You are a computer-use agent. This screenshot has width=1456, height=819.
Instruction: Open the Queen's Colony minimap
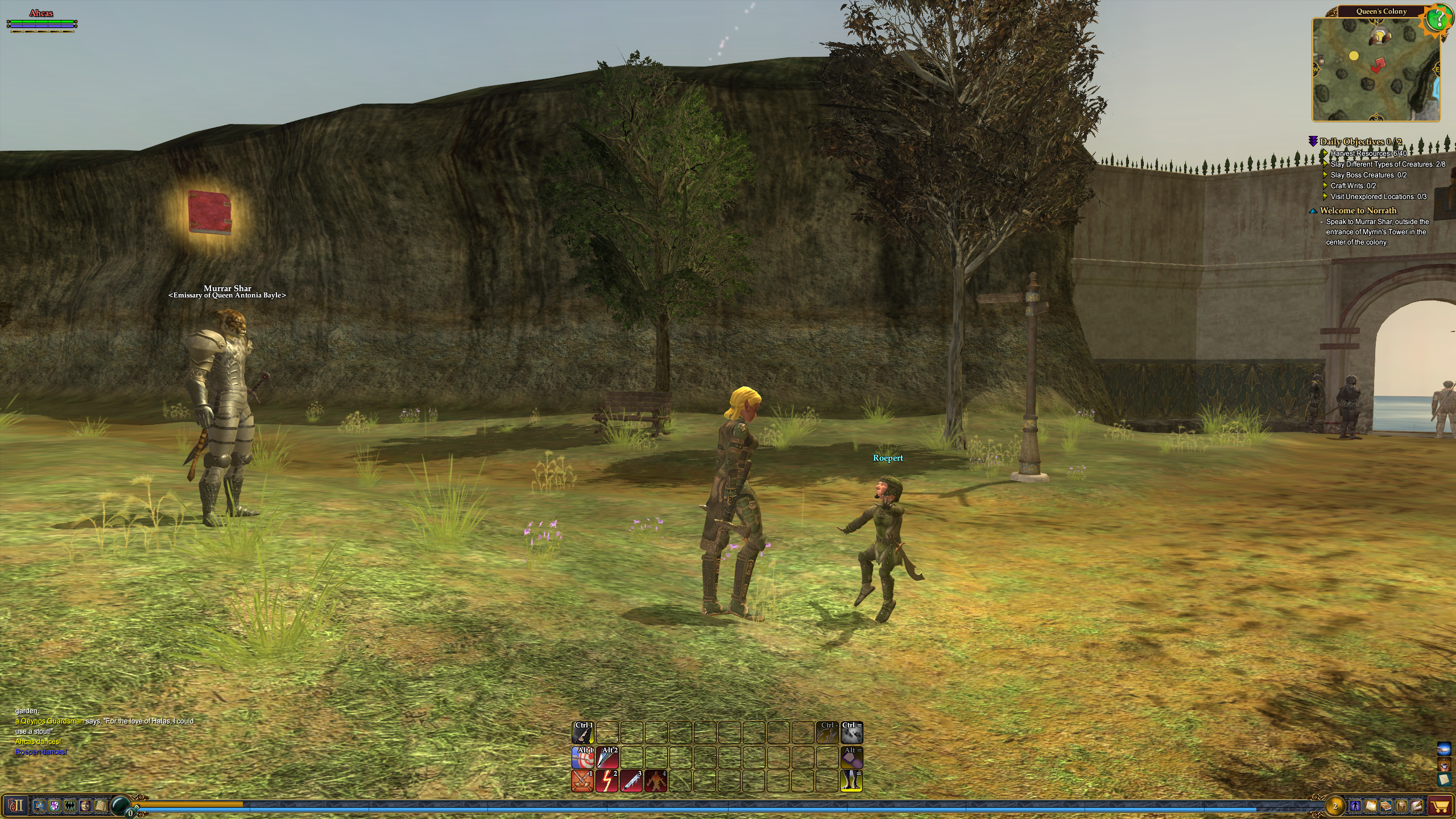tap(1376, 69)
